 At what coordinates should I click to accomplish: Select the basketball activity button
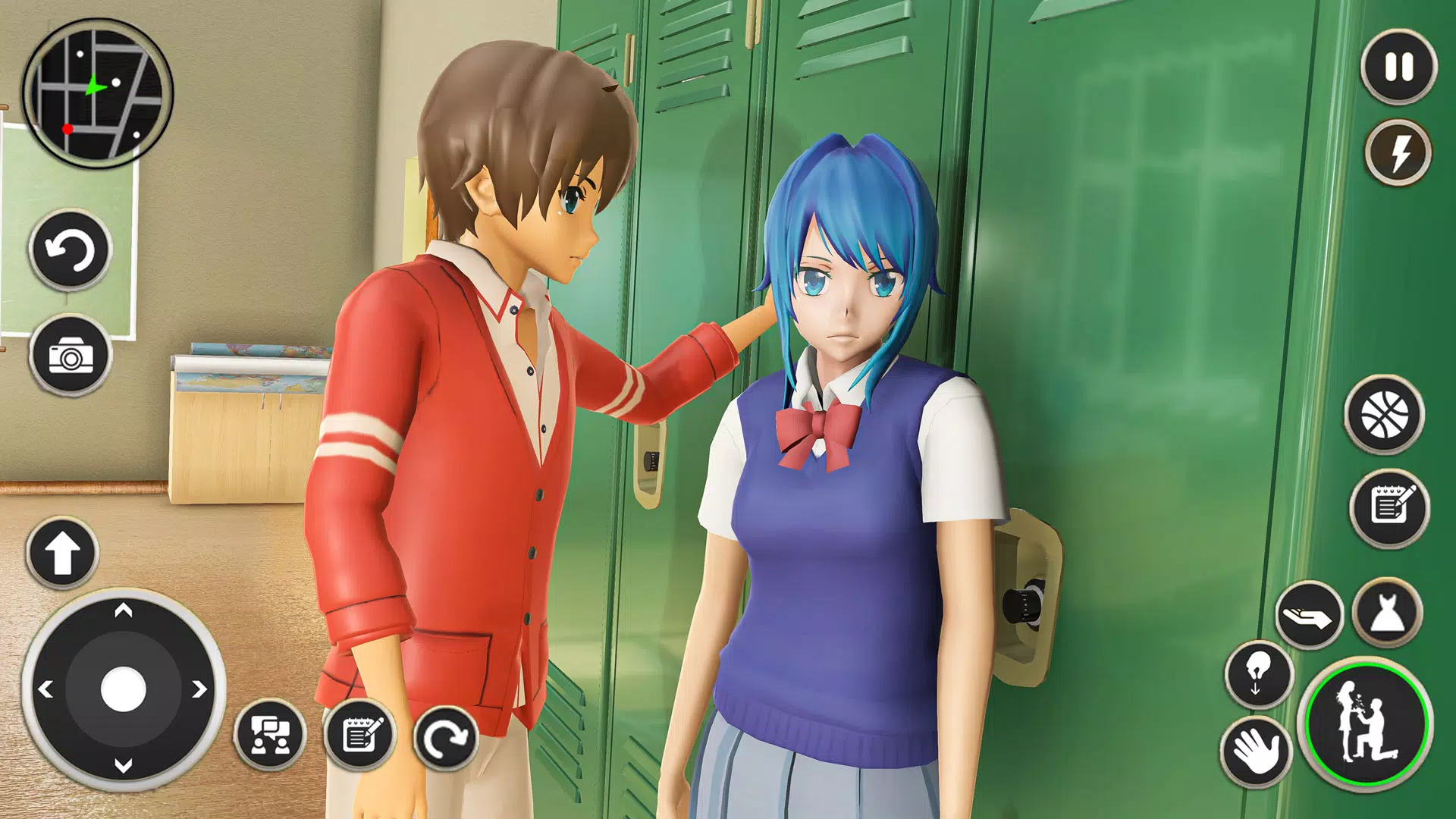click(x=1384, y=416)
